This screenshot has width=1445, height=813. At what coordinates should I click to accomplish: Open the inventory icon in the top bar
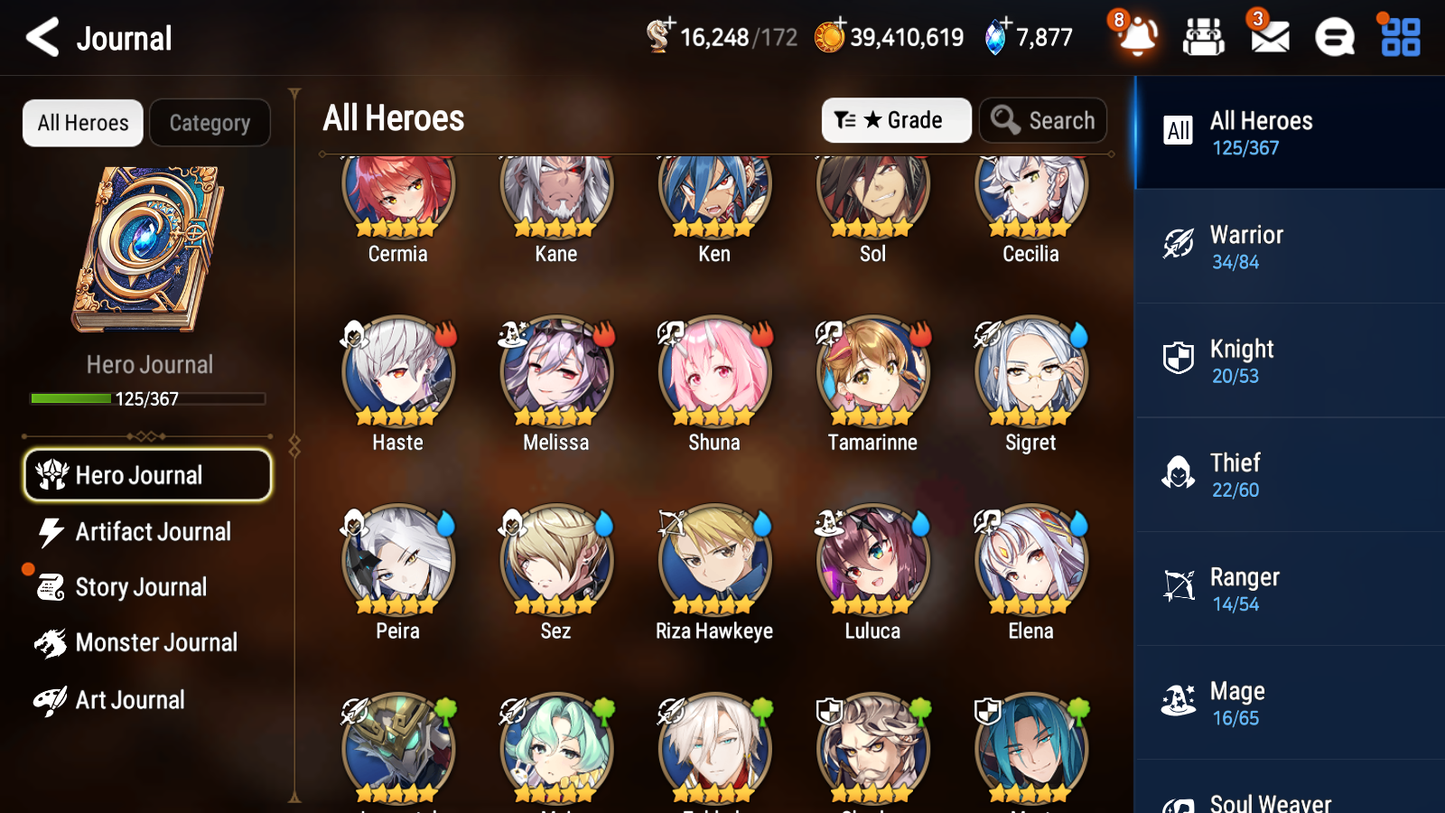[x=1203, y=36]
